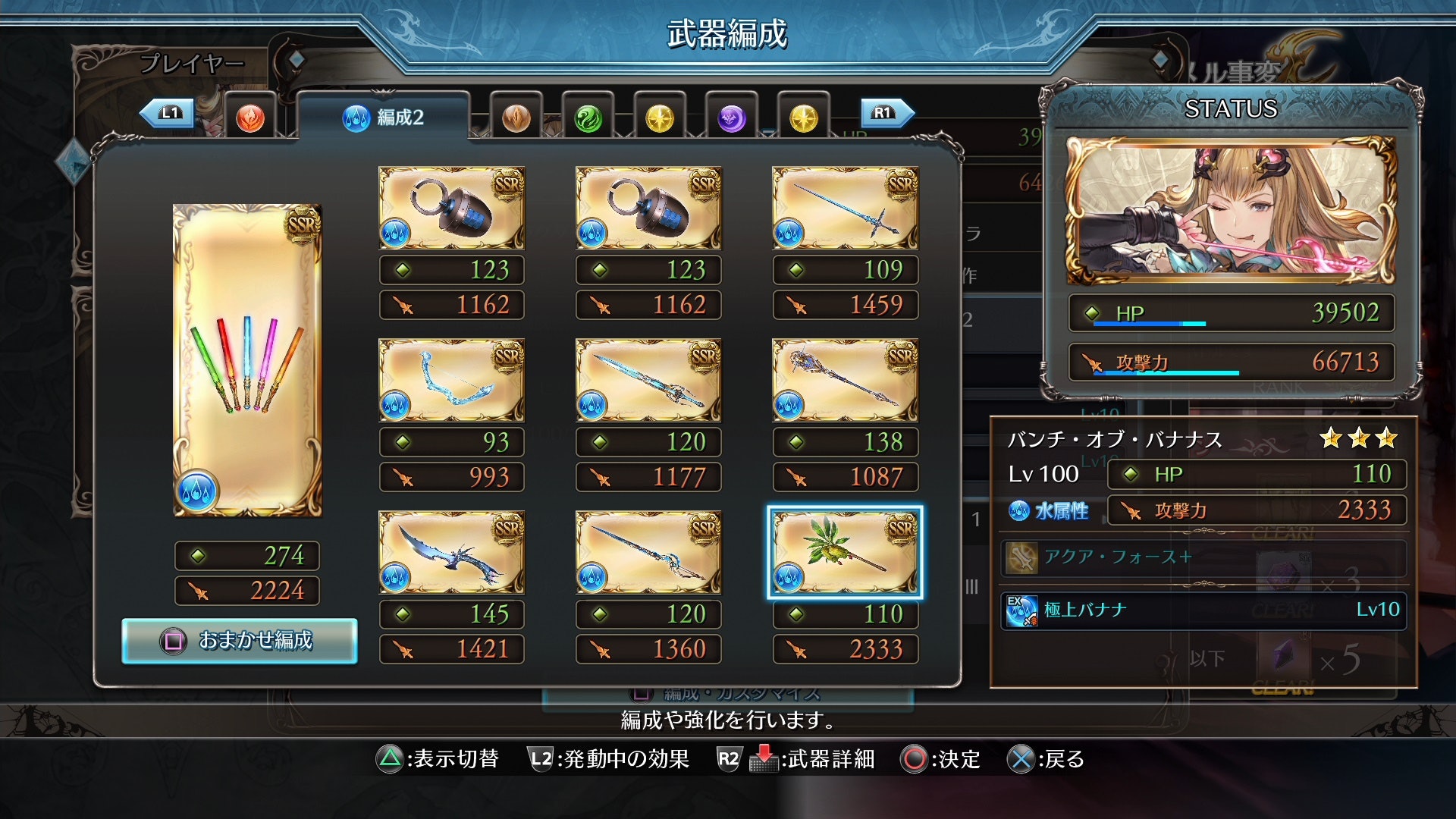Click the おまかせ編成 auto-formation button
The height and width of the screenshot is (819, 1456).
tap(239, 641)
